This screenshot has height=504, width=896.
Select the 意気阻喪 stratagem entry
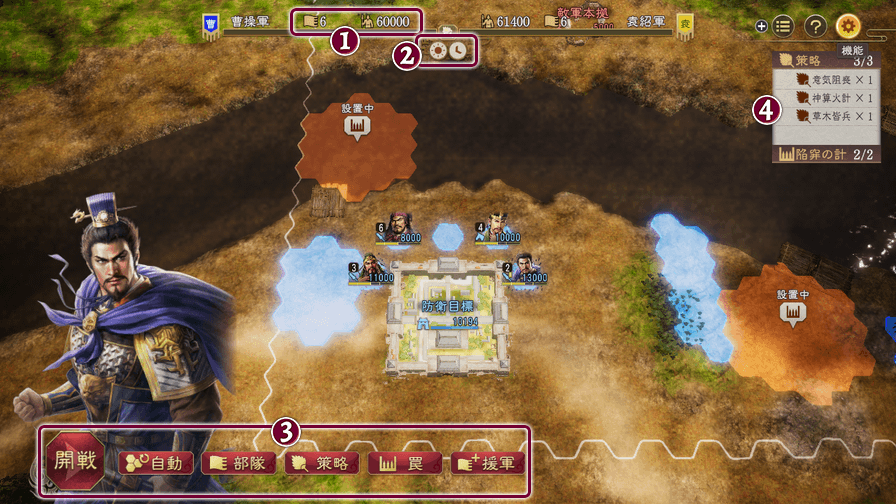(829, 79)
